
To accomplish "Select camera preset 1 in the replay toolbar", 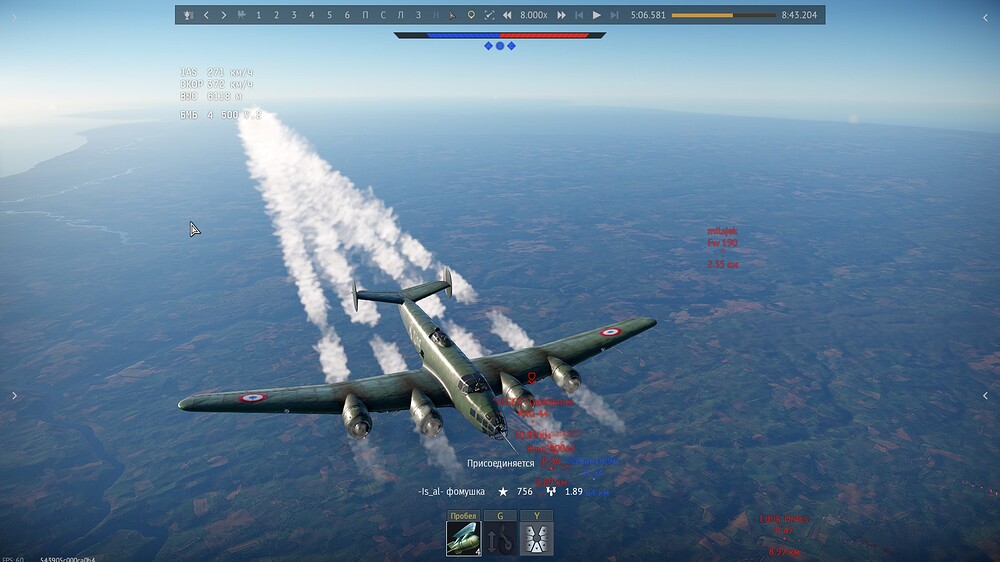I will pyautogui.click(x=259, y=15).
